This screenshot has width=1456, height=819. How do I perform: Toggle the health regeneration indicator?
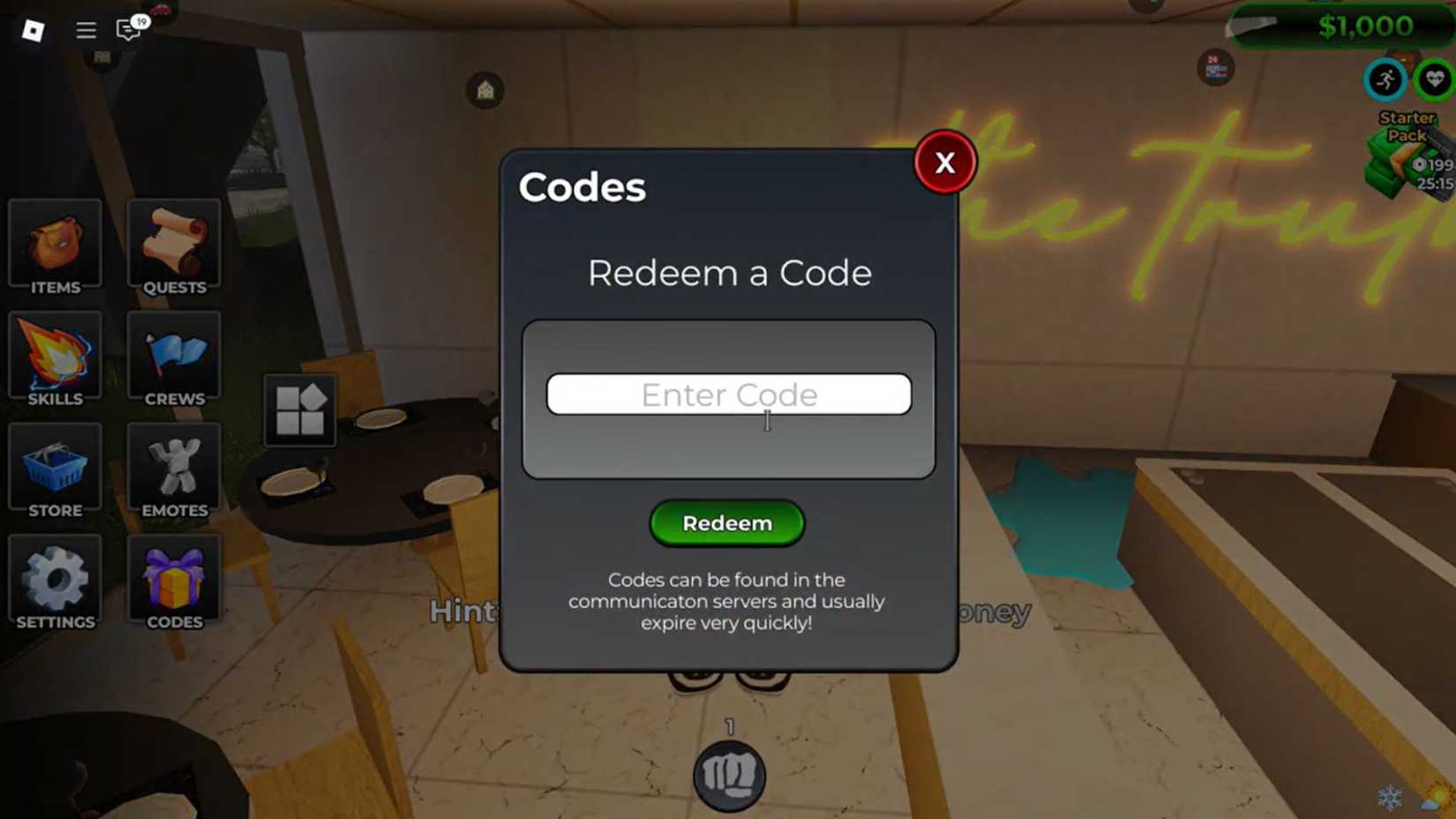coord(1434,80)
